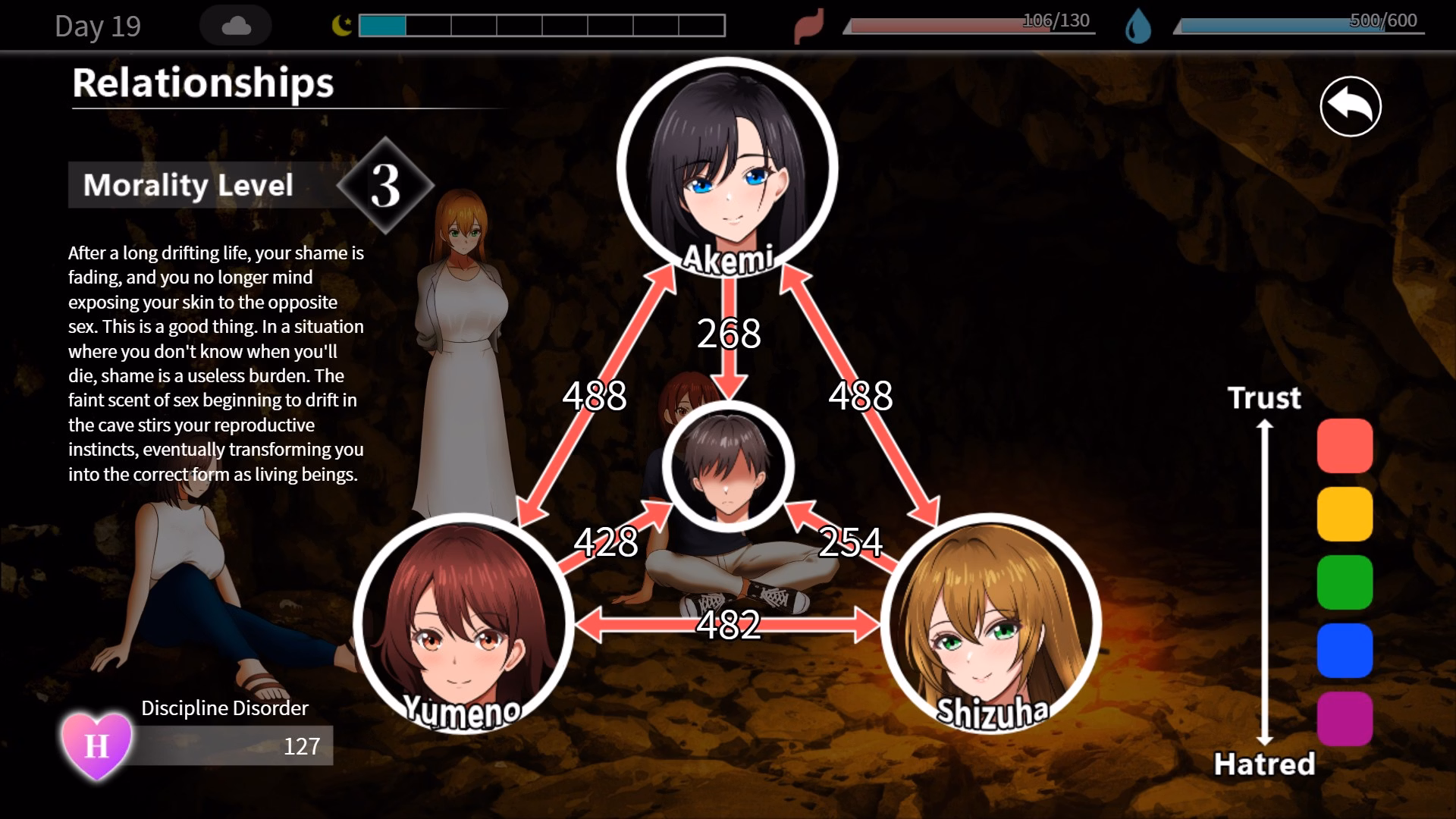This screenshot has width=1456, height=819.
Task: Select Akemi's portrait circle
Action: tap(727, 168)
